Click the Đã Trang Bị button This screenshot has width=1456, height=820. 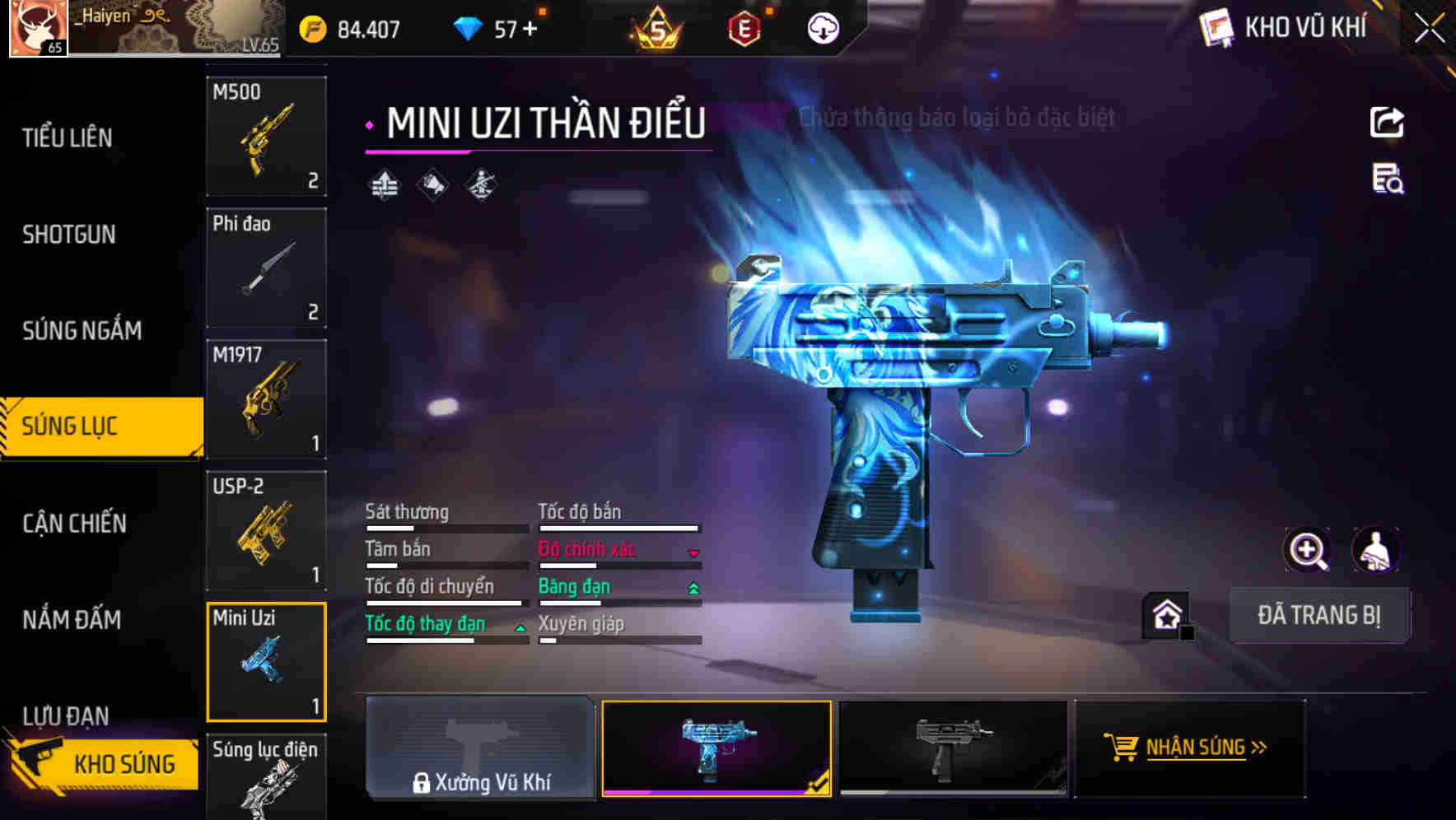click(1318, 615)
